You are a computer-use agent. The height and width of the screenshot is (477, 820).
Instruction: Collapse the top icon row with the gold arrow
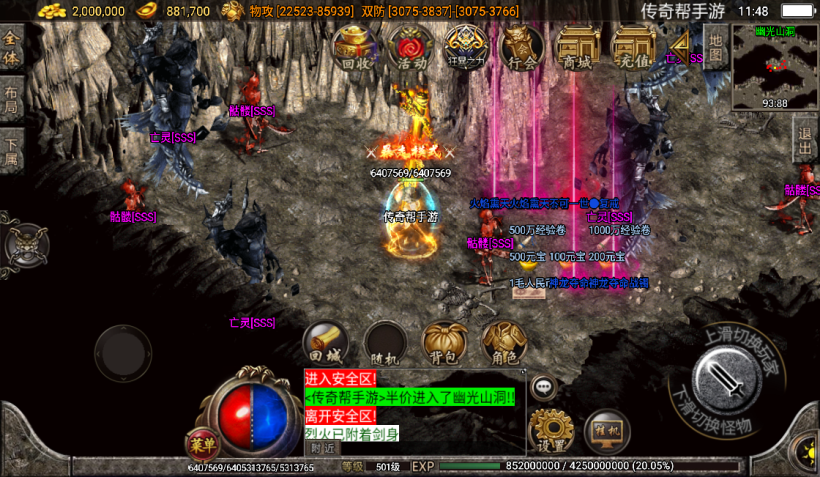pyautogui.click(x=682, y=44)
